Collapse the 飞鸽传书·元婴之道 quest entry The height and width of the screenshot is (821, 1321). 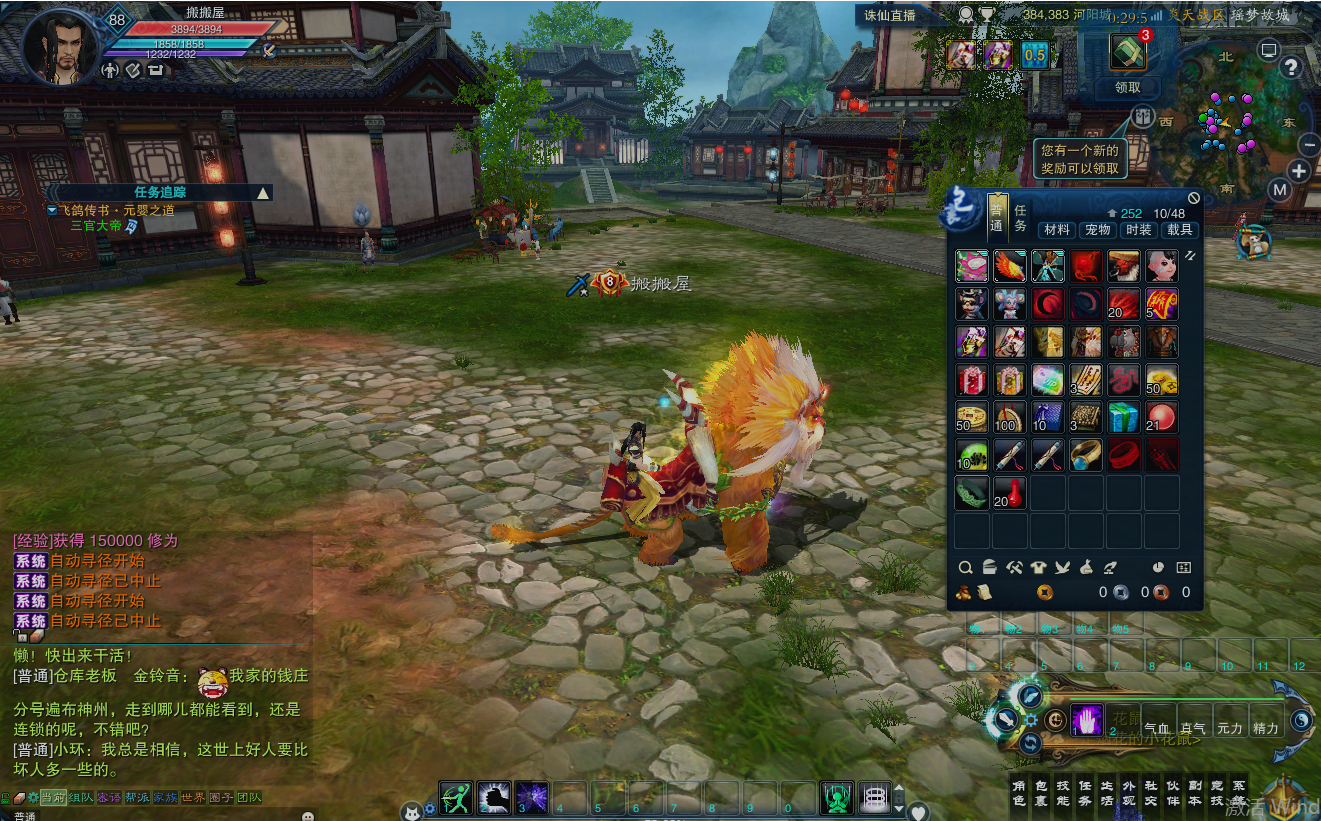[51, 210]
